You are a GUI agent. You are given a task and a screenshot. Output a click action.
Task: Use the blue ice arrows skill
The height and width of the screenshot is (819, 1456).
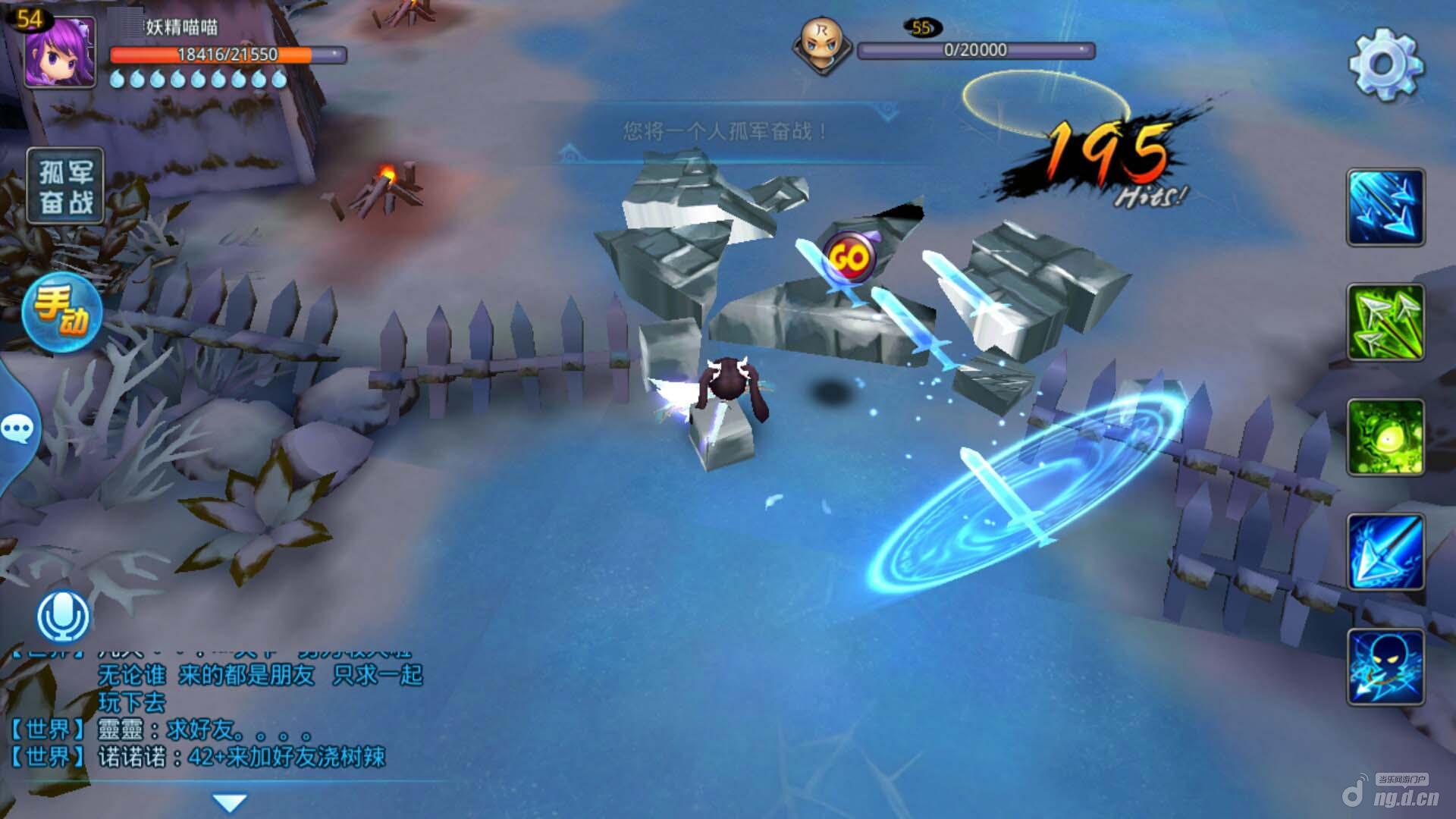pyautogui.click(x=1385, y=208)
